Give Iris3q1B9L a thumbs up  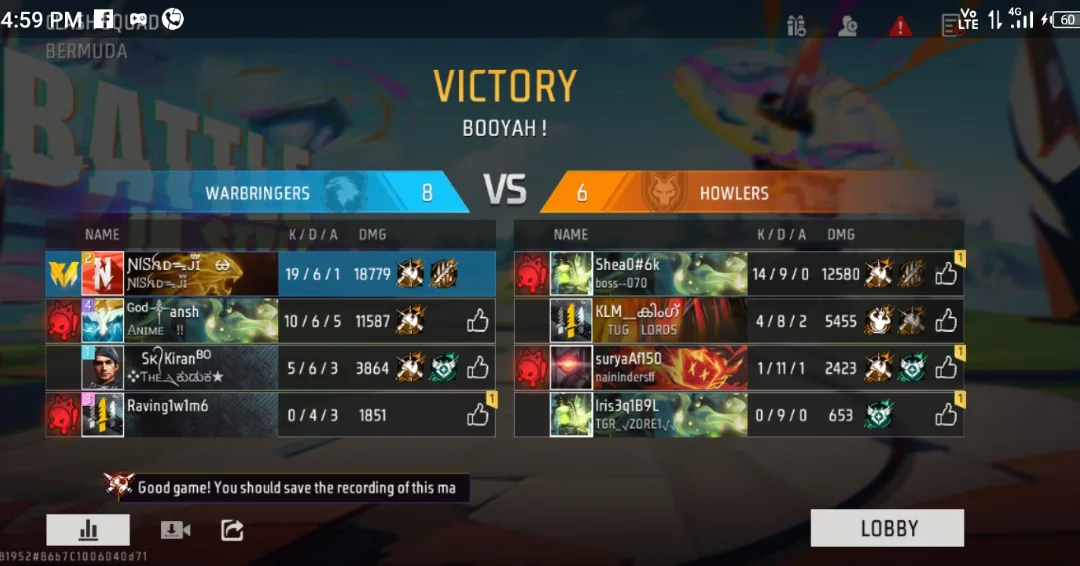[946, 414]
